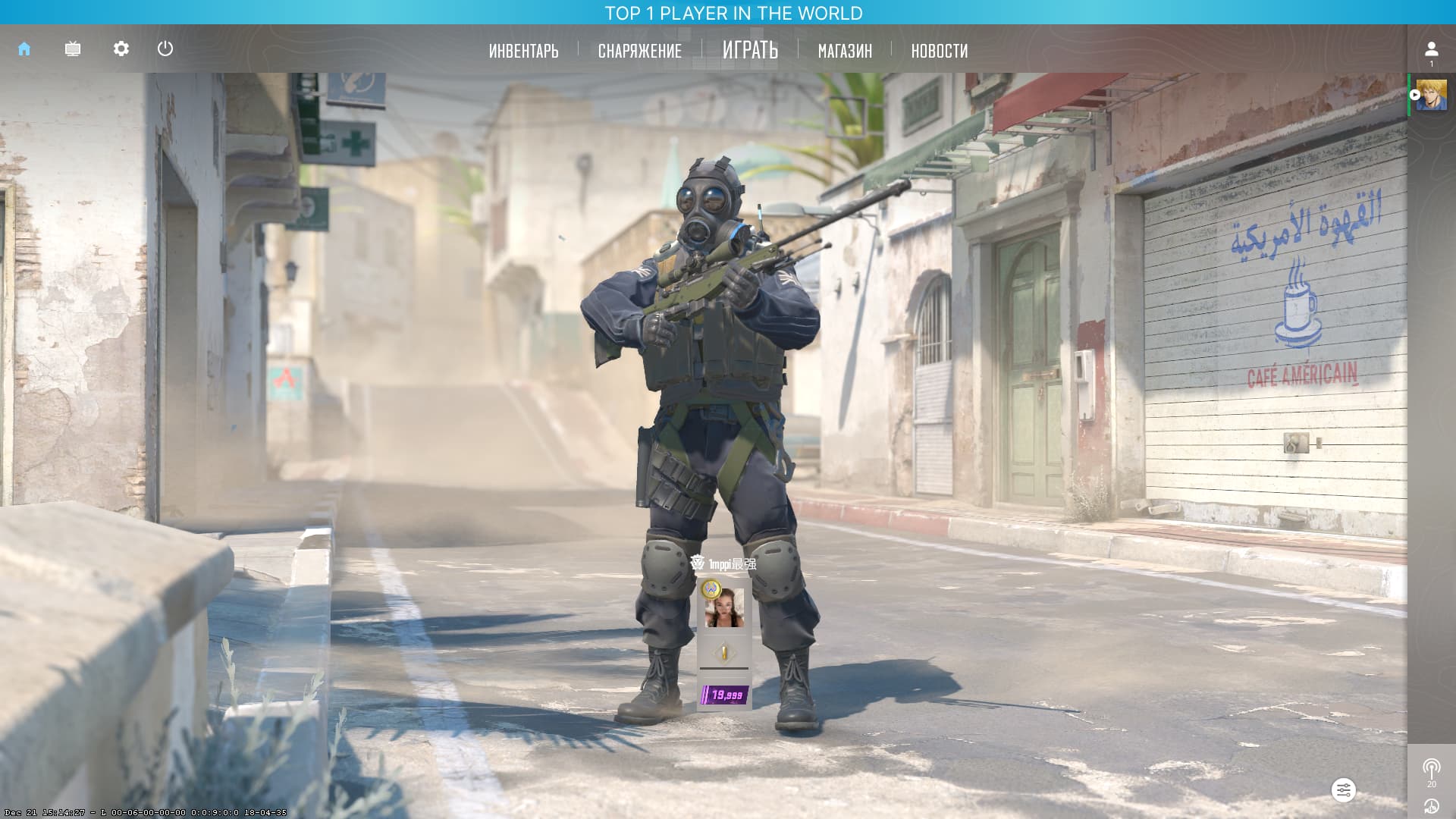Open the watch matches TV icon
This screenshot has height=819, width=1456.
[x=73, y=49]
